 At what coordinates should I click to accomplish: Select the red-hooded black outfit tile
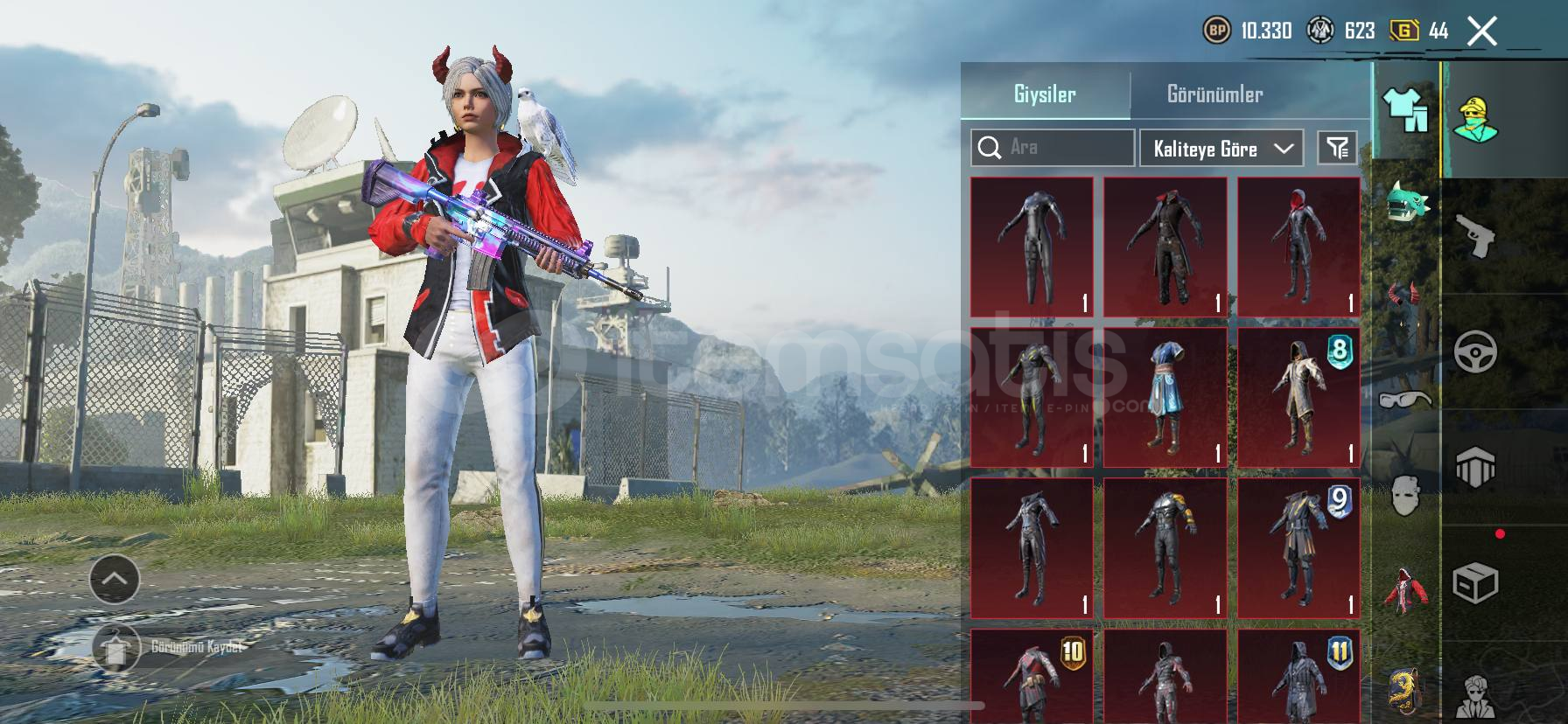[1298, 247]
